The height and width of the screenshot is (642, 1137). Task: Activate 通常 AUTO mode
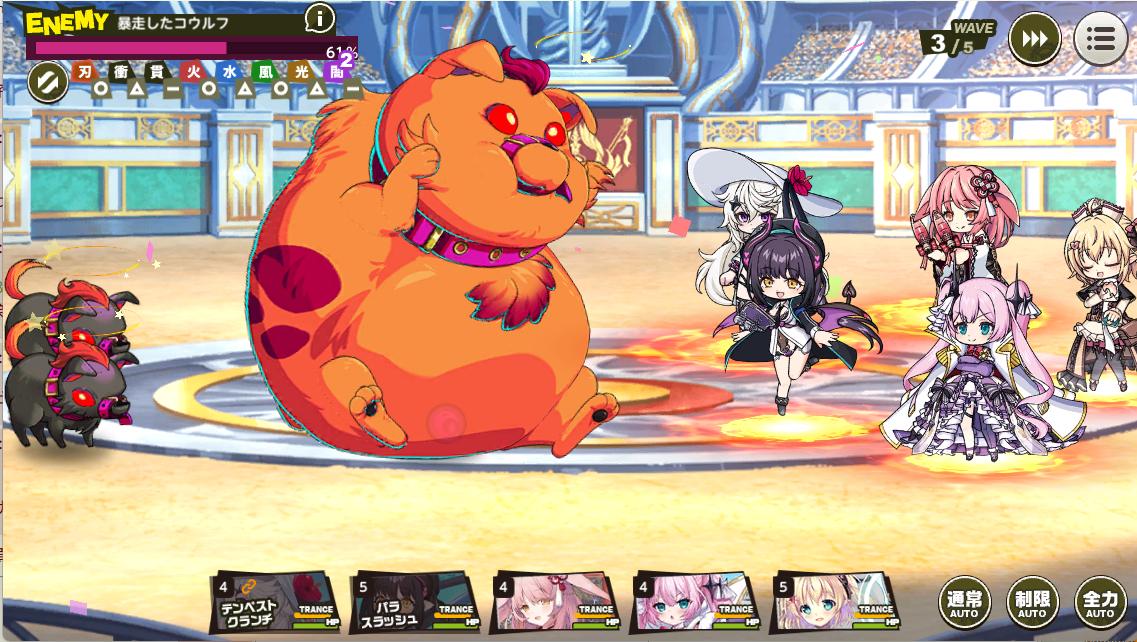pos(964,603)
